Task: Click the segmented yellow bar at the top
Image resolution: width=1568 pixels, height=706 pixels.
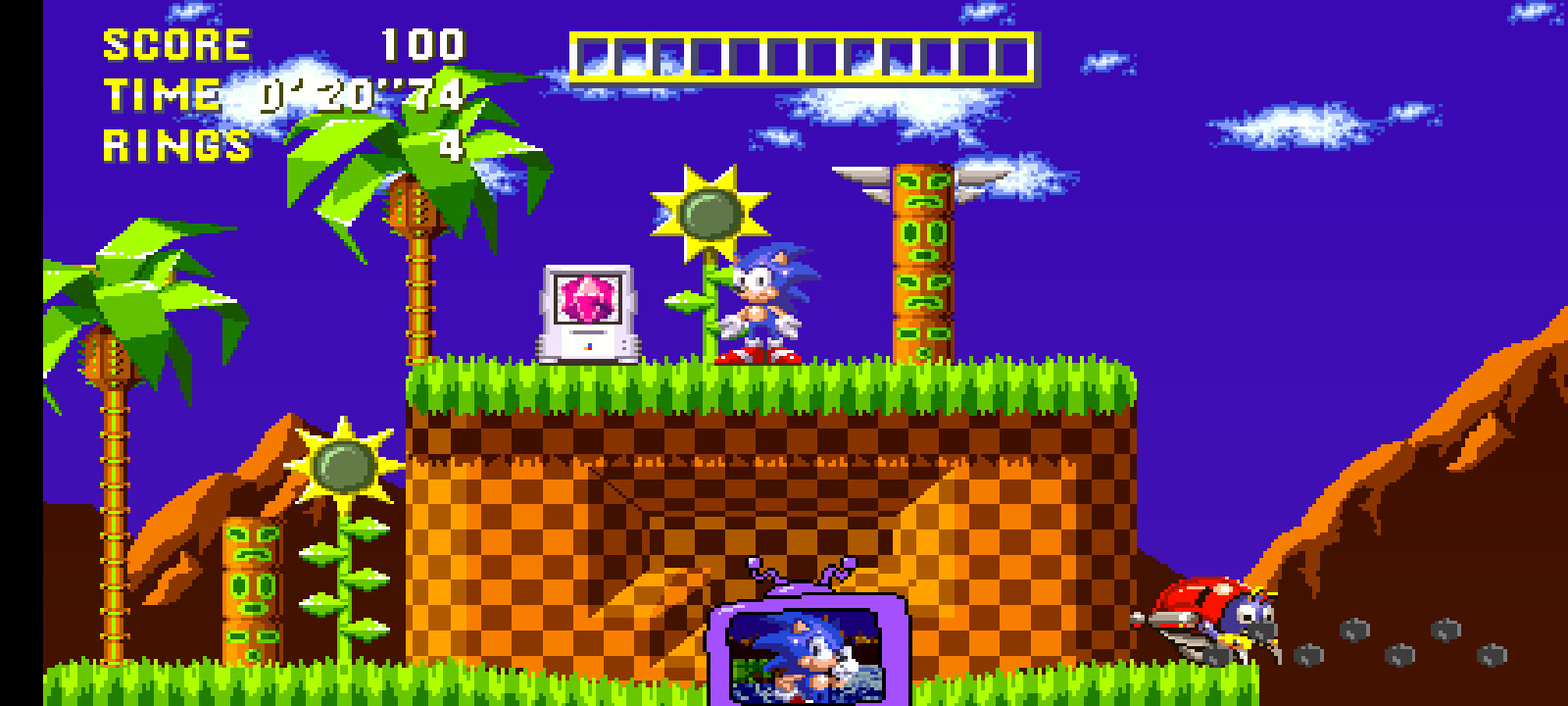Action: click(x=804, y=54)
